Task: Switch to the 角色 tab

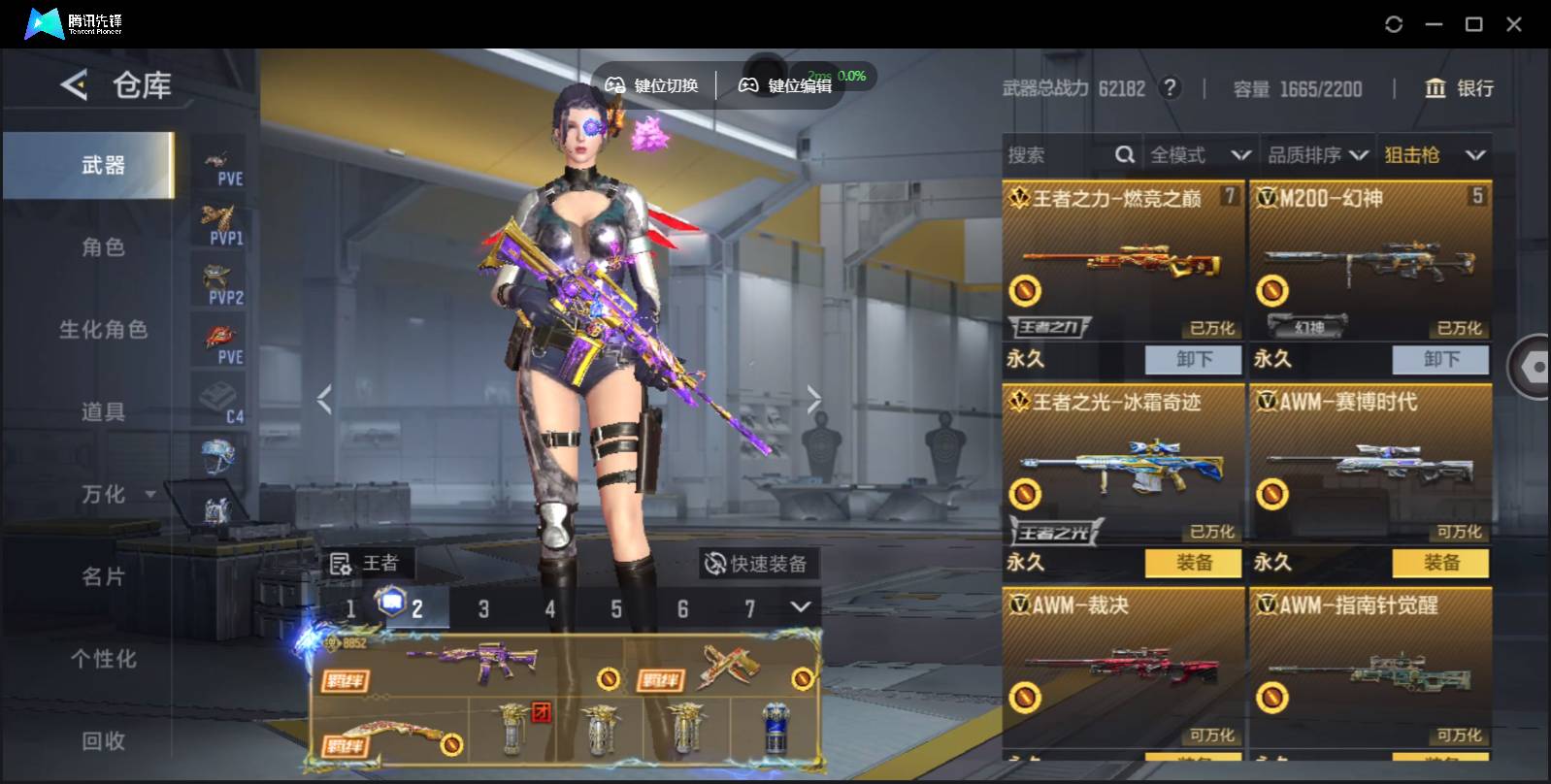Action: 103,247
